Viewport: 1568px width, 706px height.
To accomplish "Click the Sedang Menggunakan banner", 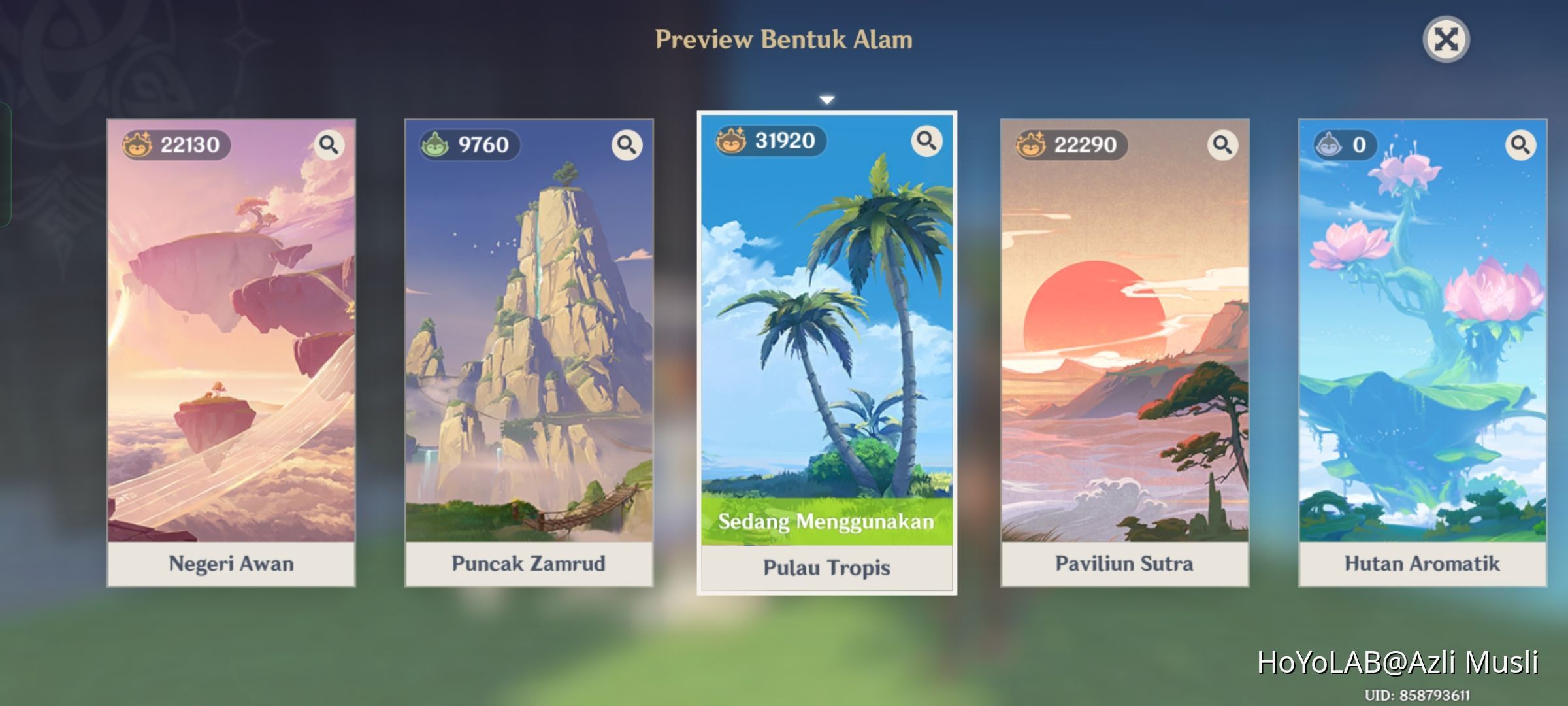I will (826, 523).
